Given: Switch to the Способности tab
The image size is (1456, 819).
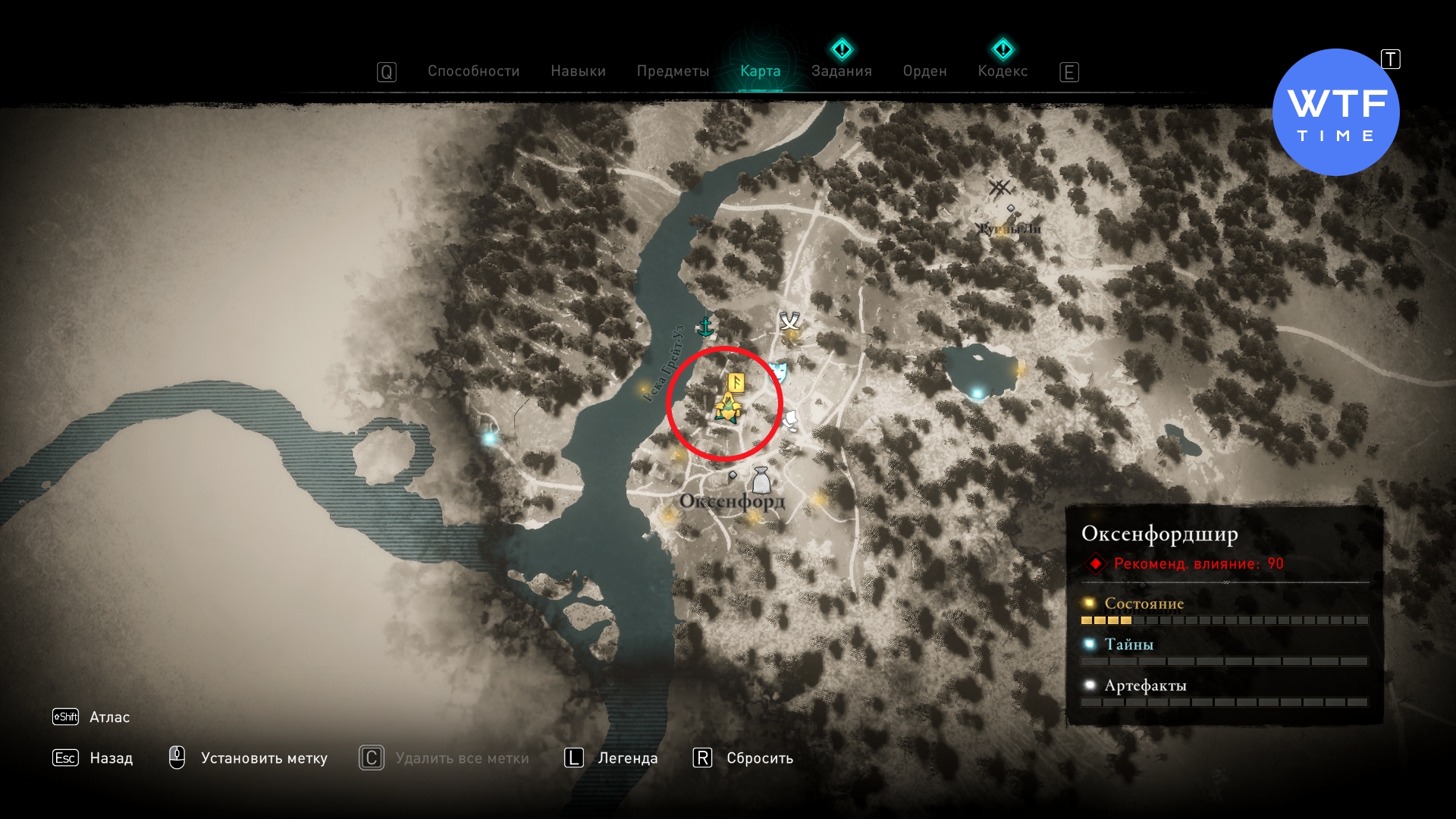Looking at the screenshot, I should (473, 71).
